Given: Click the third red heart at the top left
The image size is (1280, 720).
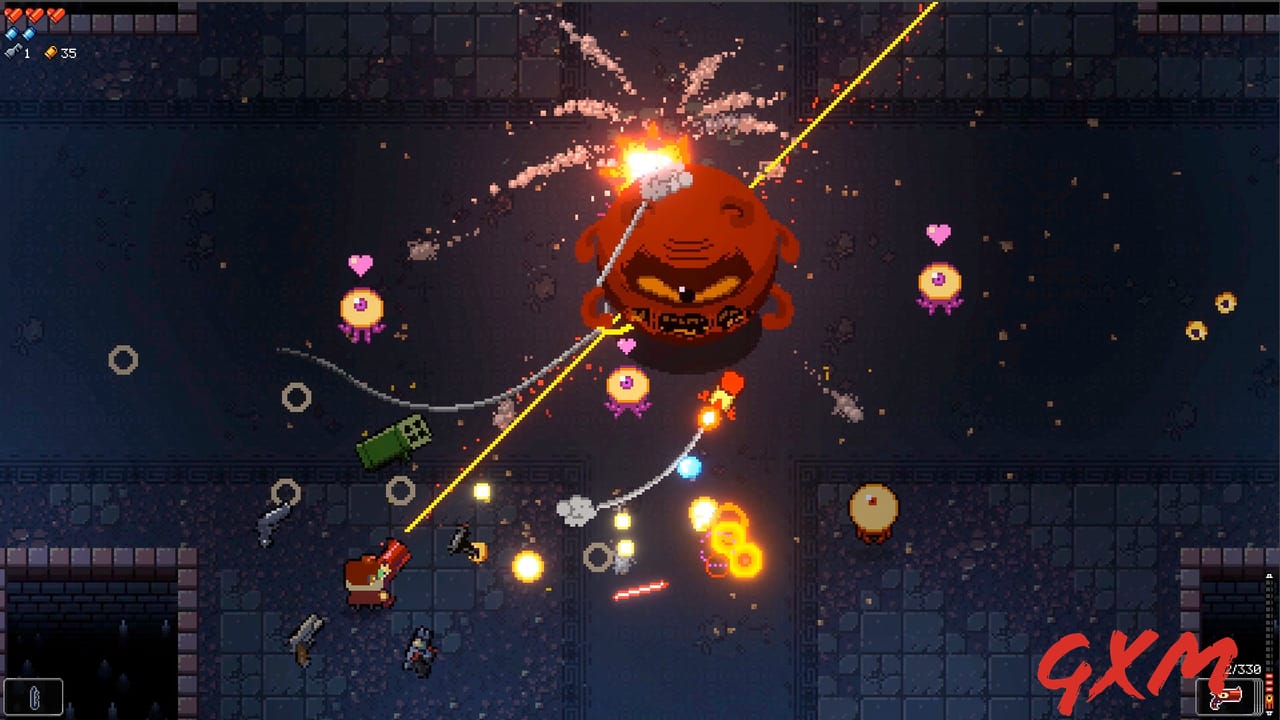Looking at the screenshot, I should pyautogui.click(x=57, y=16).
